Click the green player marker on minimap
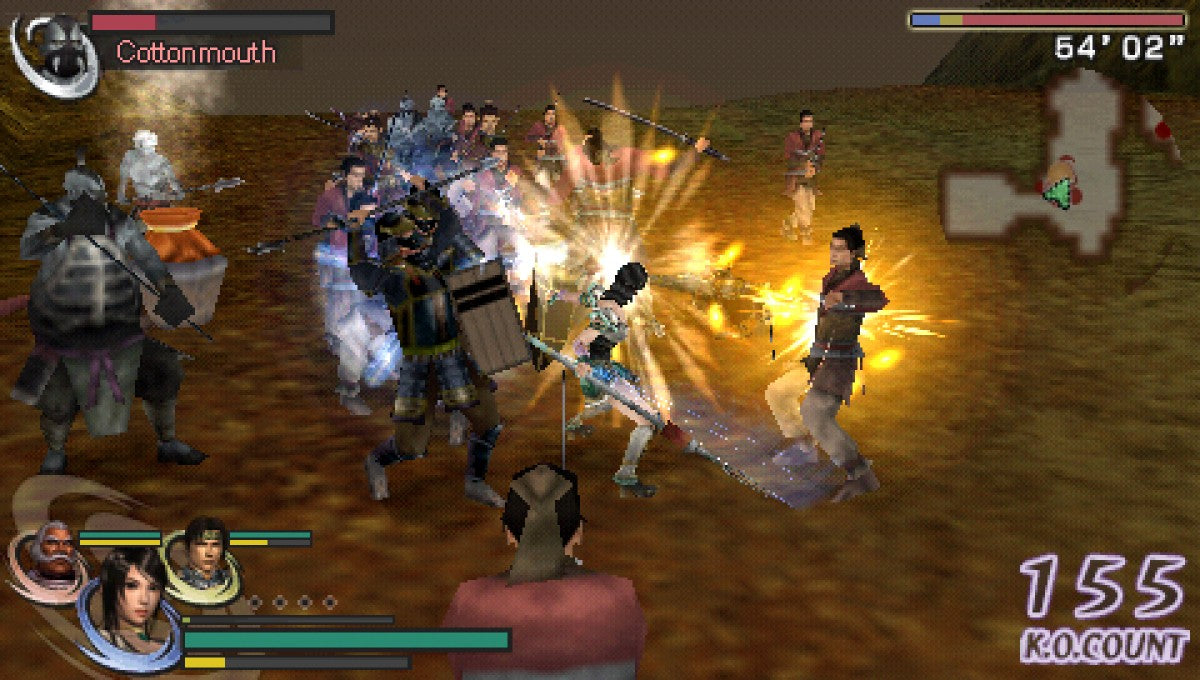Screen dimensions: 1200x680 (x=1054, y=193)
